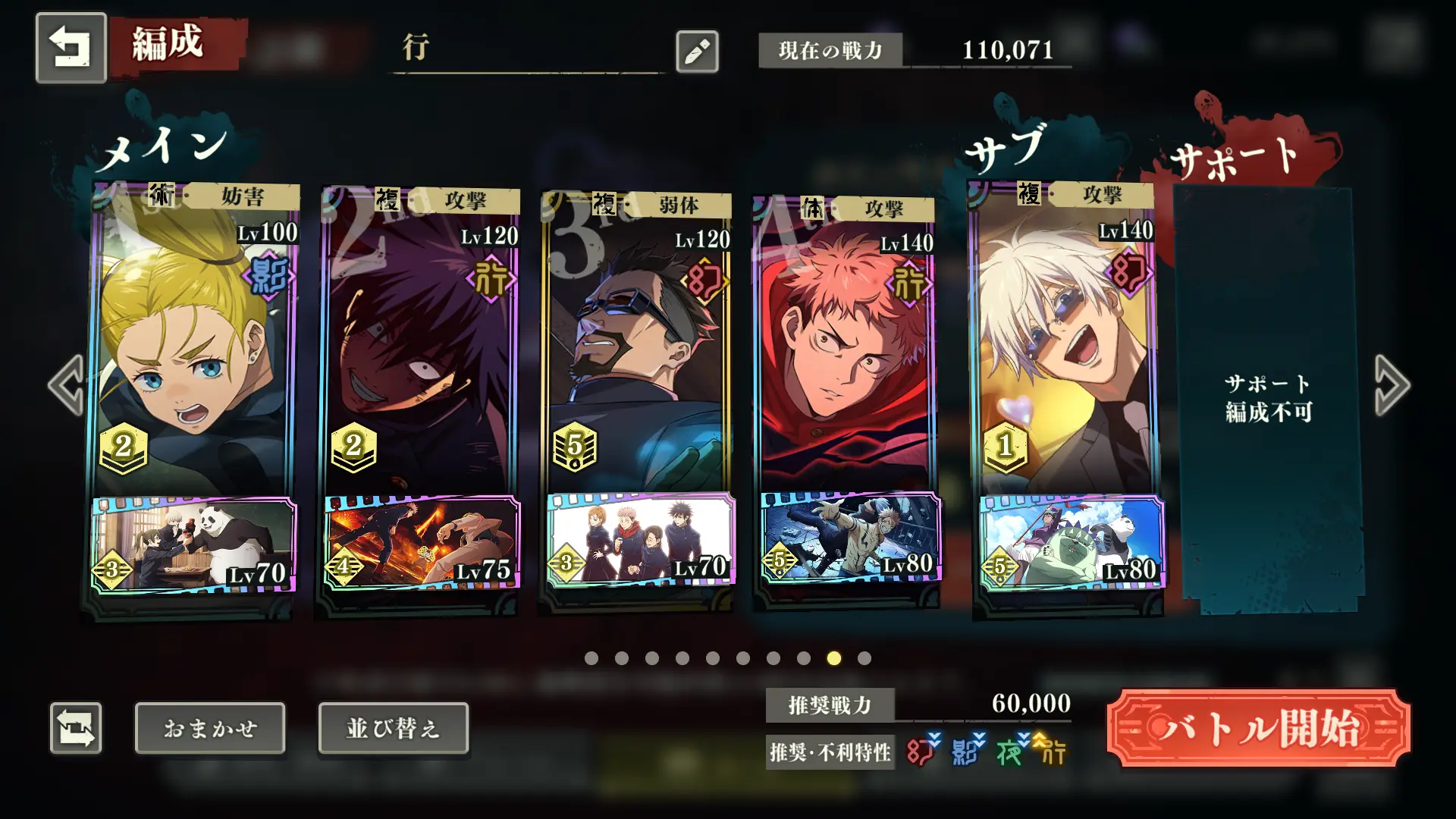Show the previous team with the left arrow

[x=67, y=385]
